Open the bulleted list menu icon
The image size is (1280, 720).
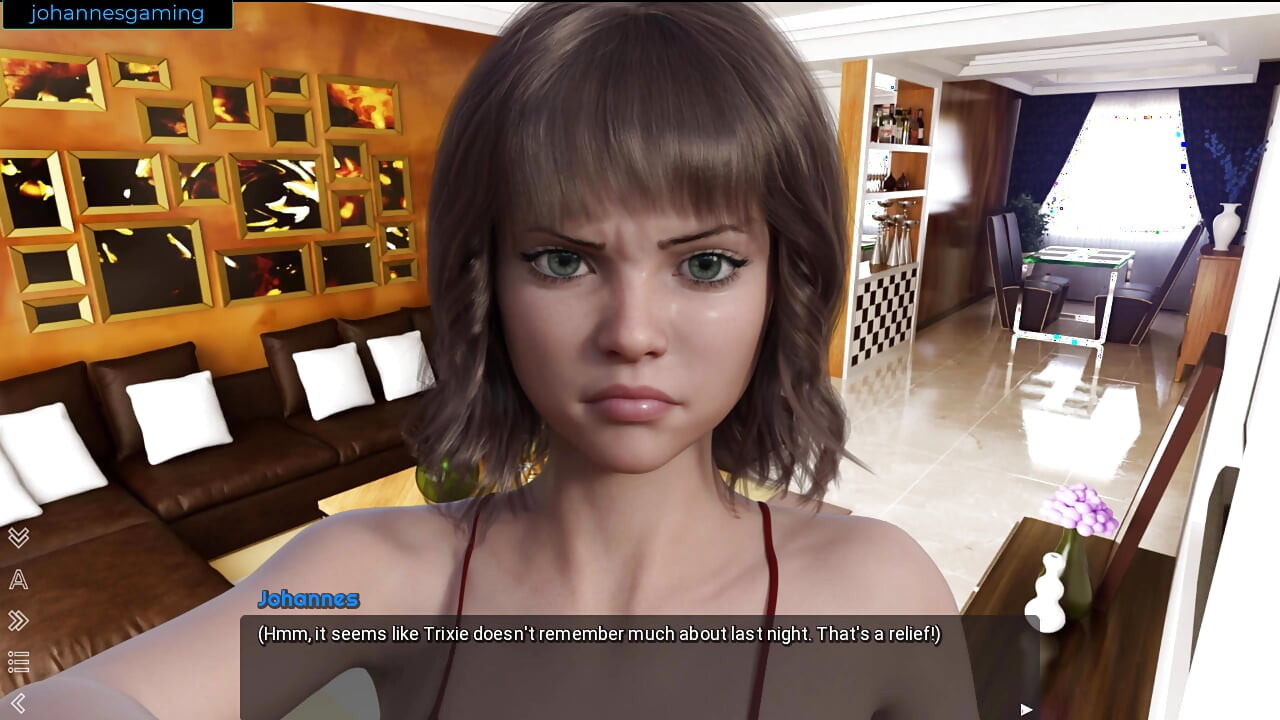(x=18, y=662)
